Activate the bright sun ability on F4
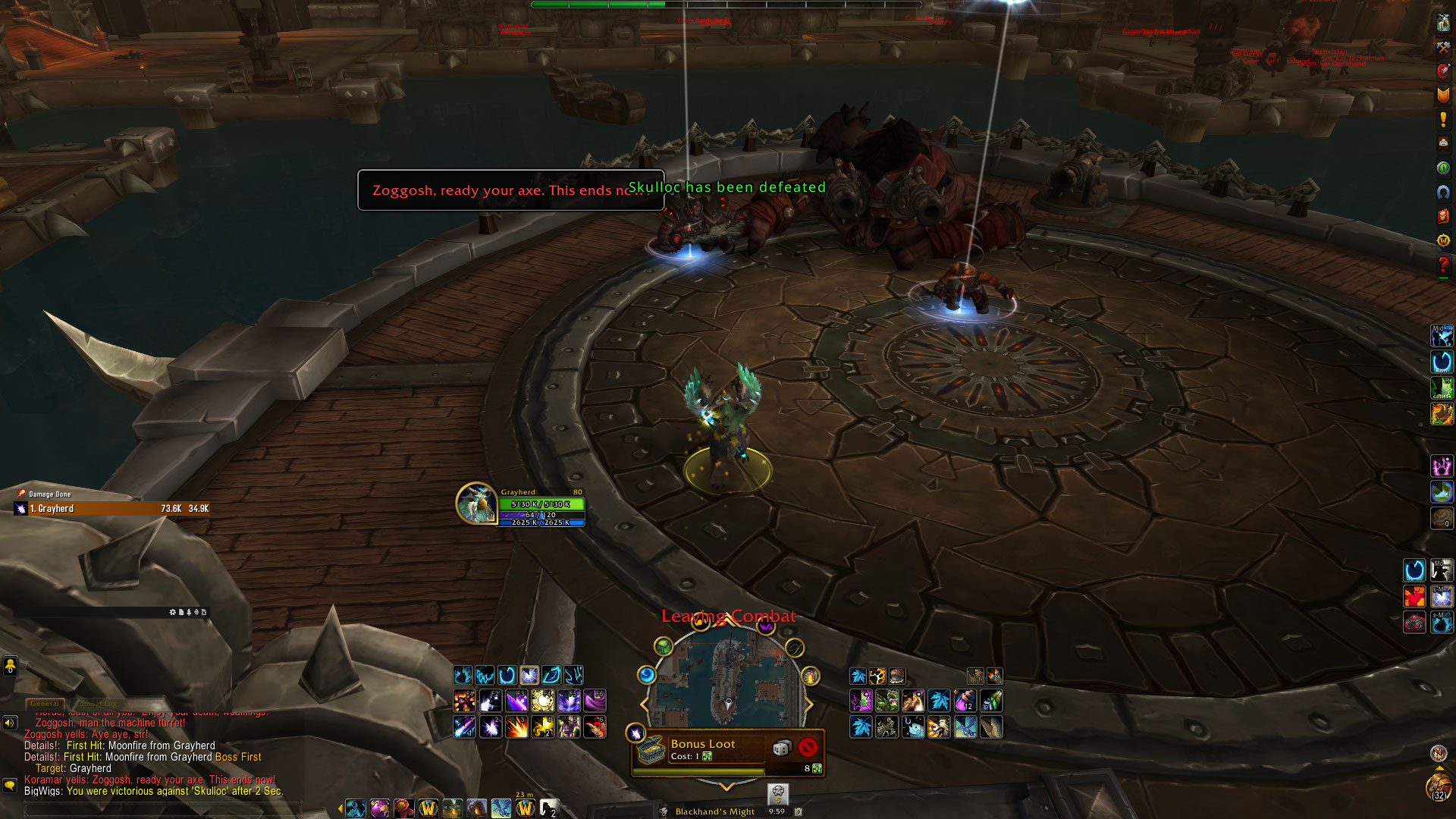1456x819 pixels. [x=542, y=701]
